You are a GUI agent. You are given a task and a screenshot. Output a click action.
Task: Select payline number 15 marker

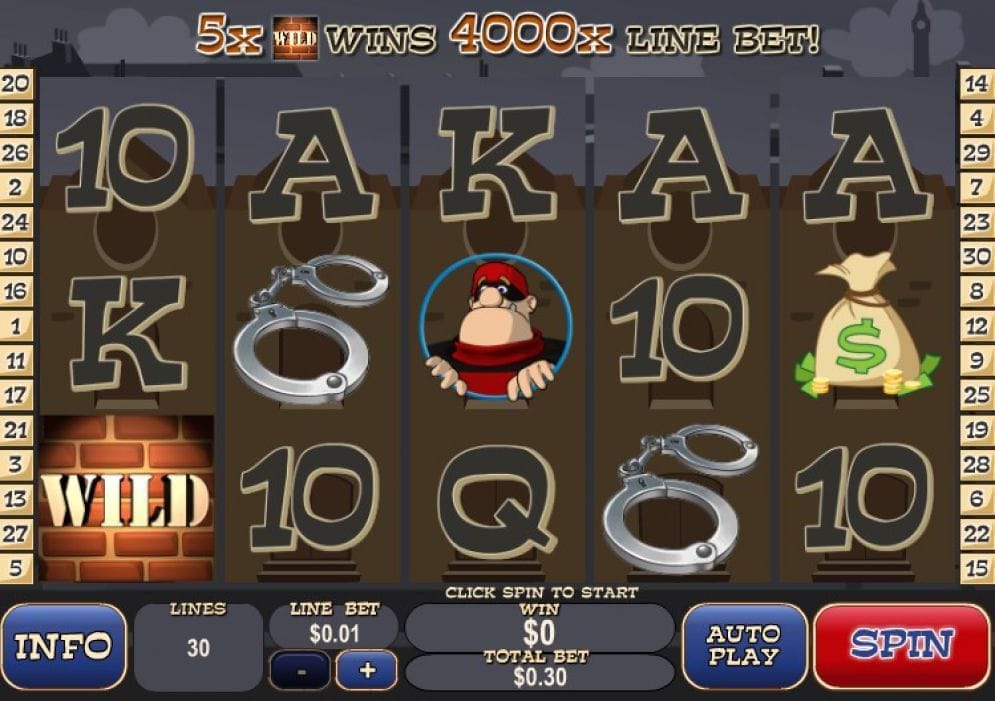976,567
